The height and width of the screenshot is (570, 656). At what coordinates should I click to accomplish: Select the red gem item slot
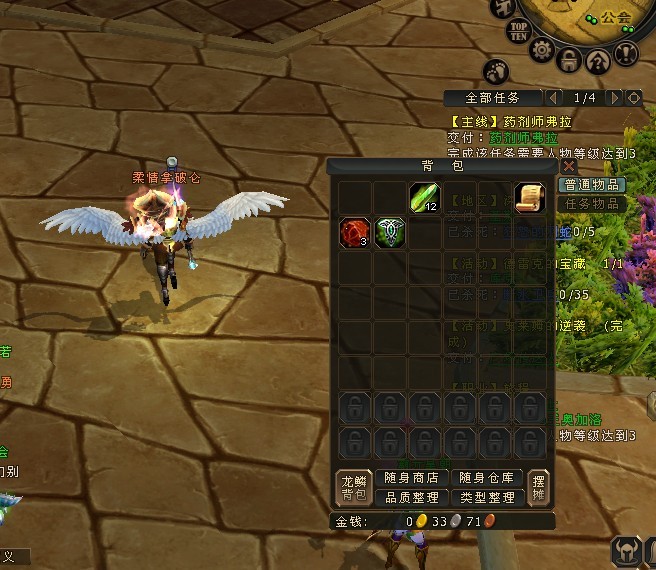tap(353, 233)
